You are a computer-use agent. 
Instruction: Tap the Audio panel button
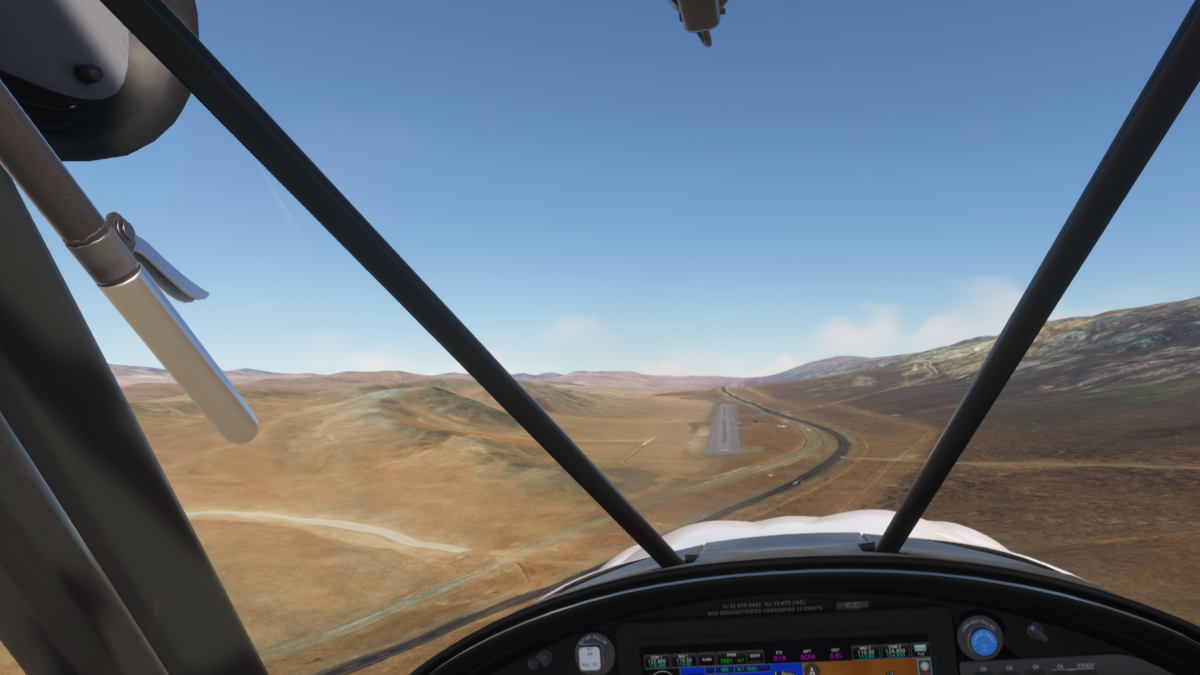click(x=707, y=660)
